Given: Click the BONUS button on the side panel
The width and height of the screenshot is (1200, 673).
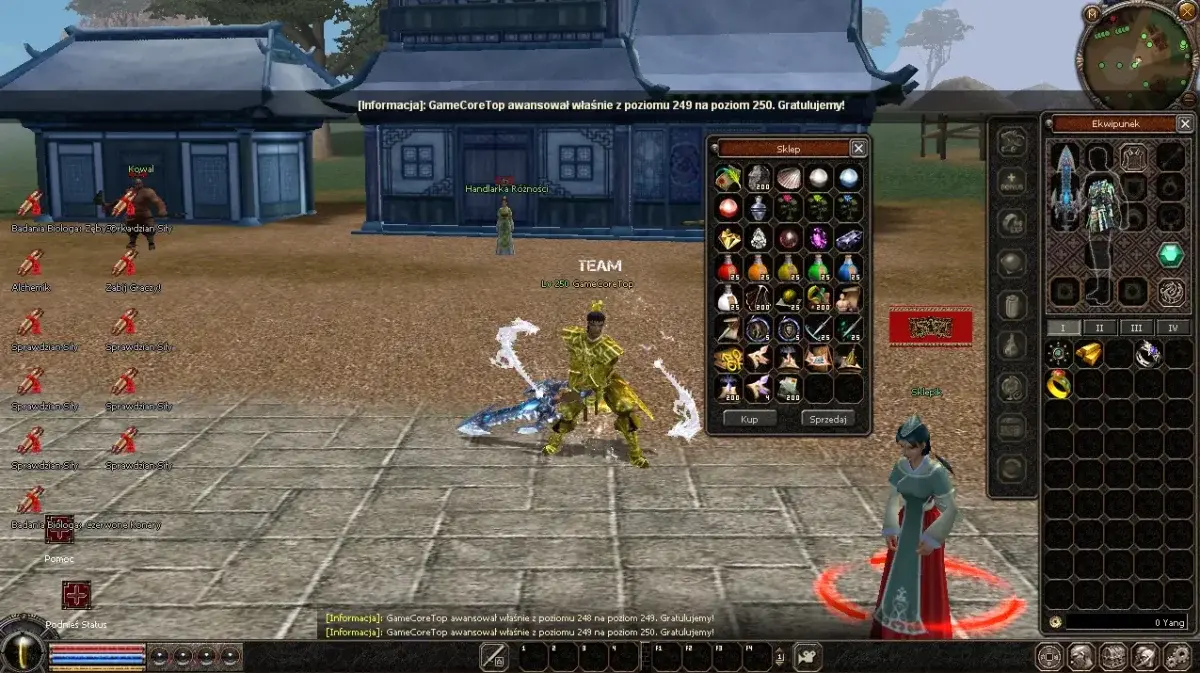Looking at the screenshot, I should point(1012,184).
